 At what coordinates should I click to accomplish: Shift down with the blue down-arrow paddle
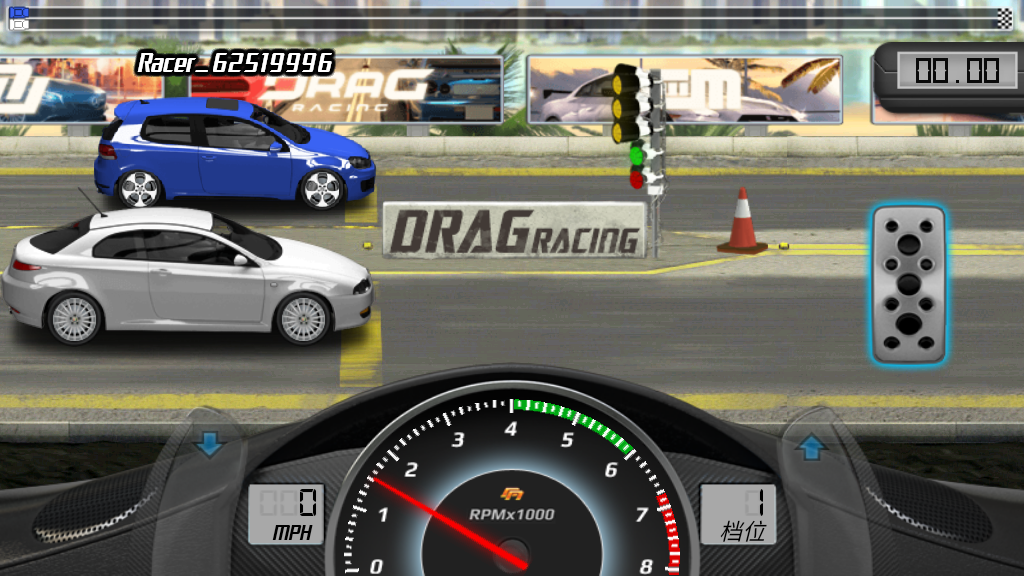(209, 445)
